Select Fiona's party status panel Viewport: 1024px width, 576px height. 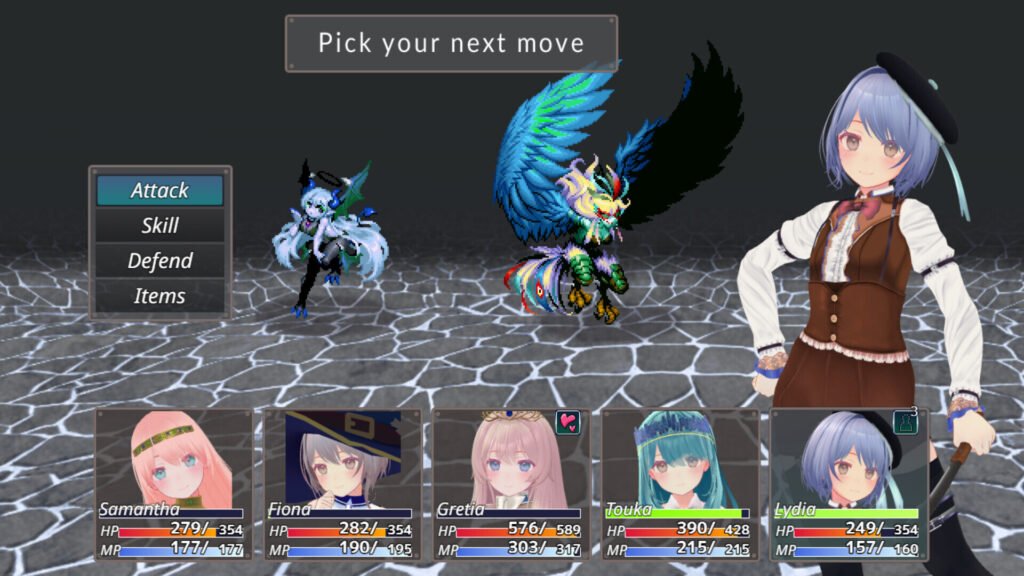[342, 484]
